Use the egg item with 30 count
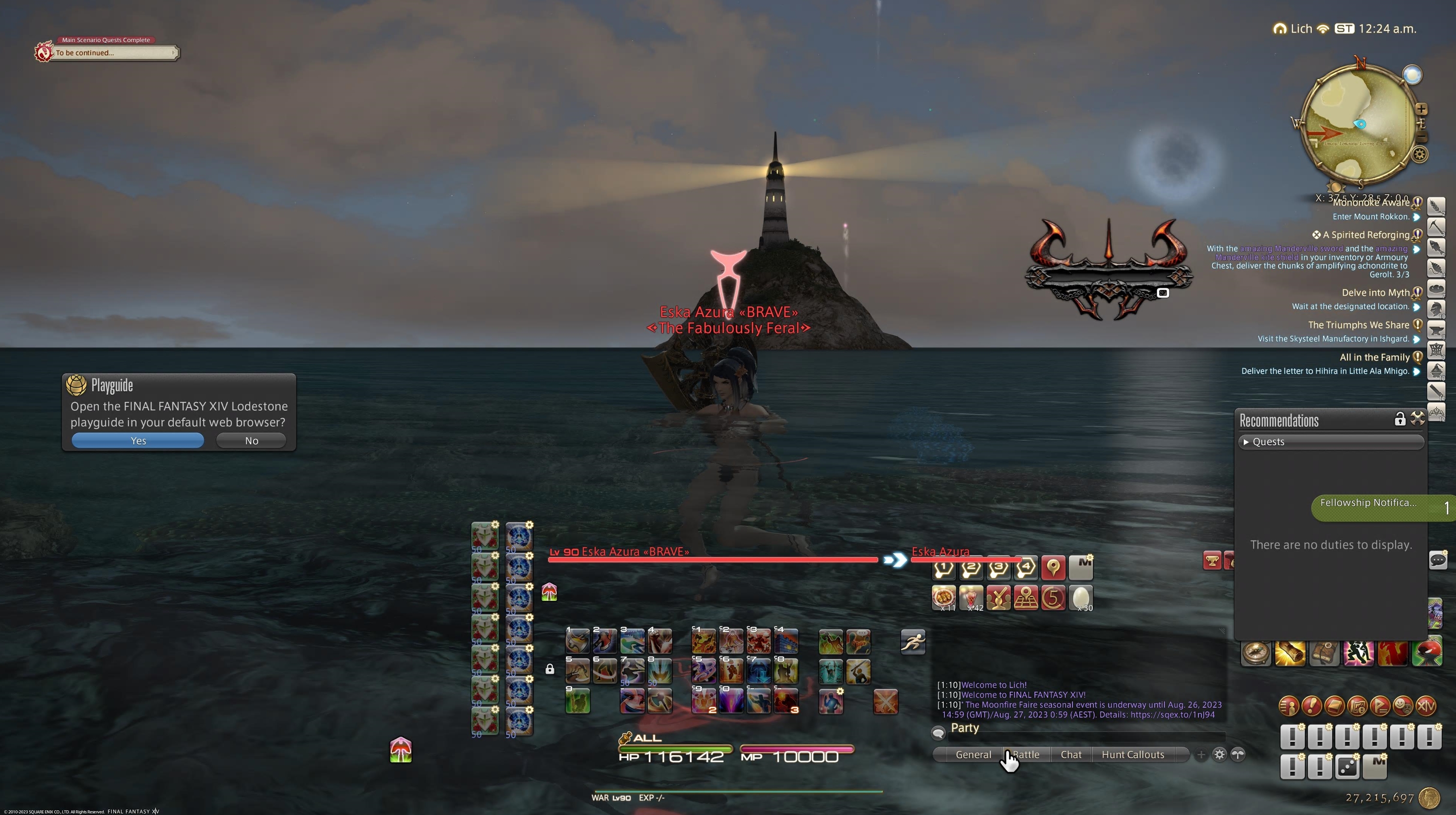 pos(1080,598)
